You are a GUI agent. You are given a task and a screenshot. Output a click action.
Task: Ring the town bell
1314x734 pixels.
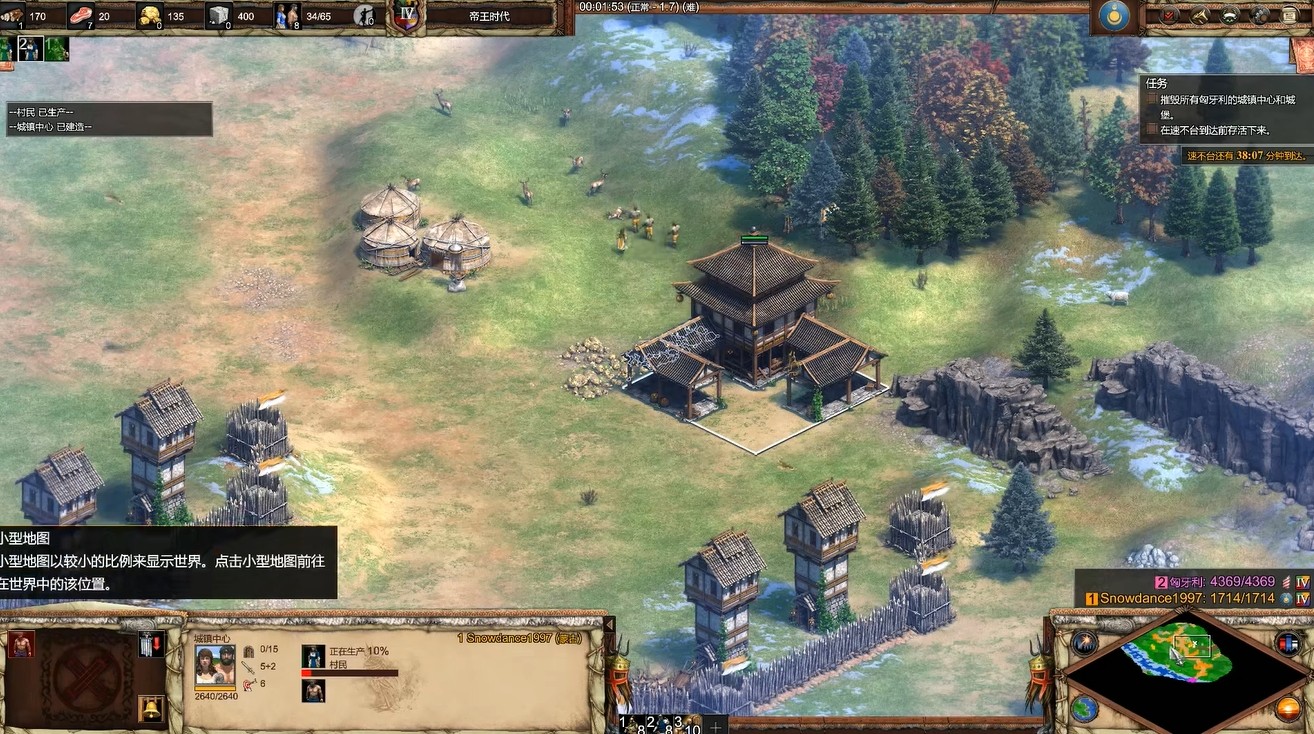tap(151, 708)
